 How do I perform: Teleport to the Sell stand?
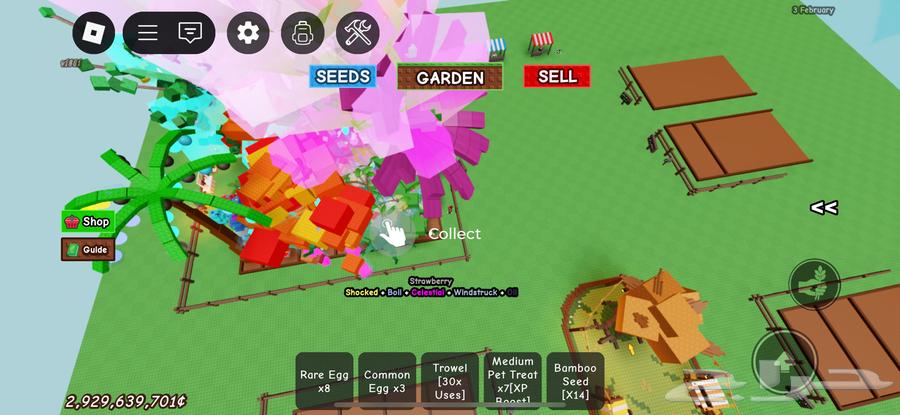pos(557,76)
